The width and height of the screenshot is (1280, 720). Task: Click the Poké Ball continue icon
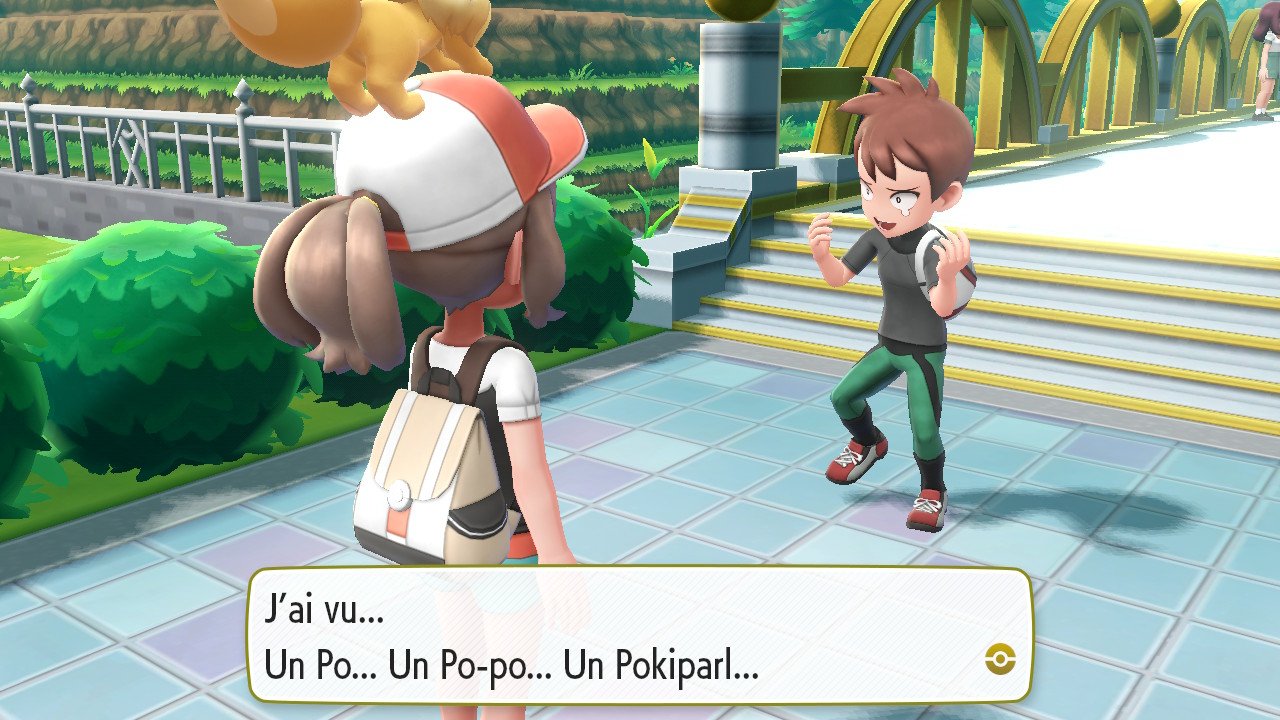click(x=1000, y=658)
